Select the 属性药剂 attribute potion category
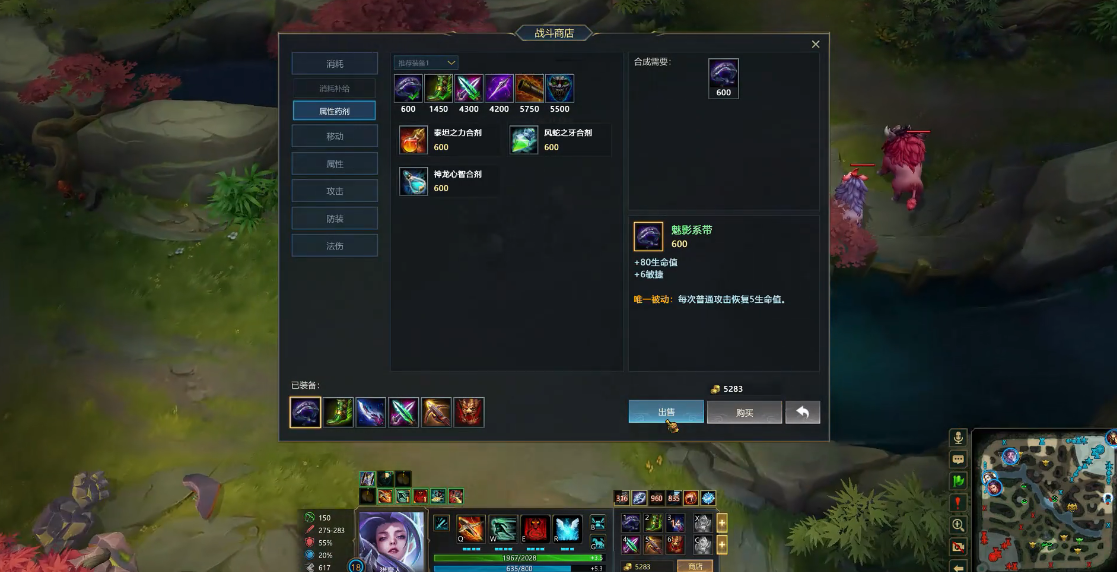 [334, 110]
